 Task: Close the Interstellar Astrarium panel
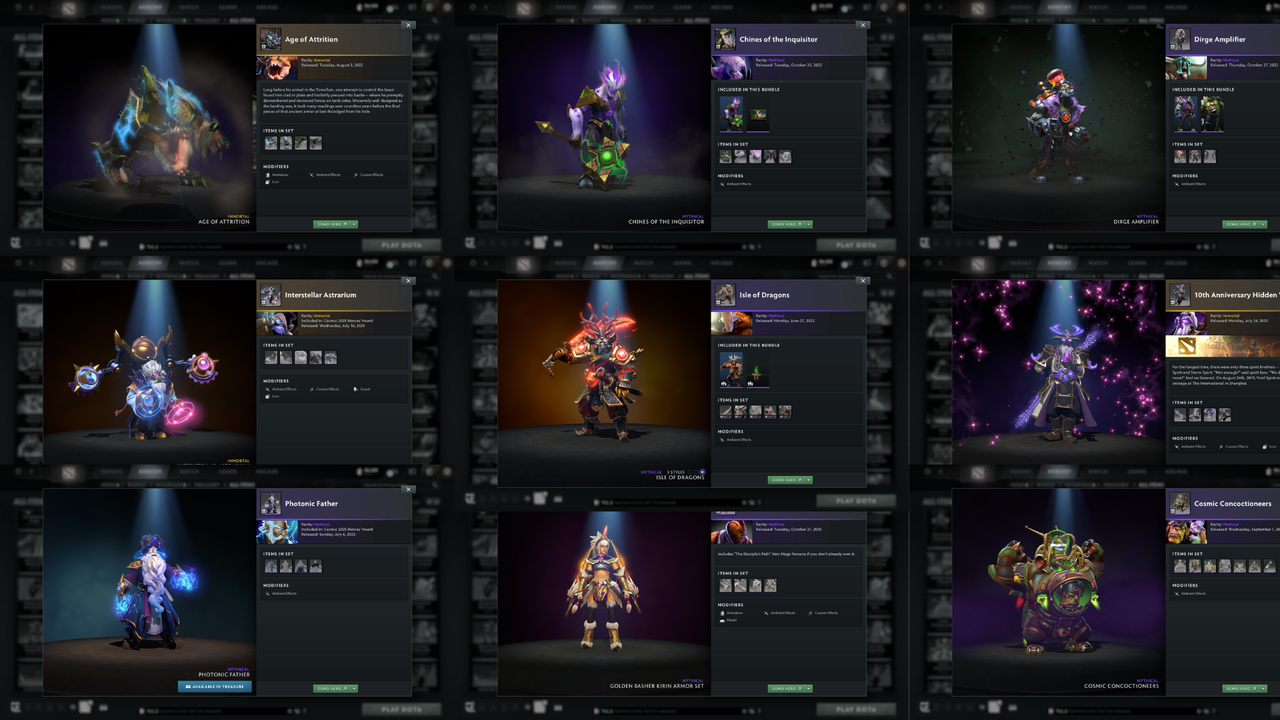(x=408, y=281)
